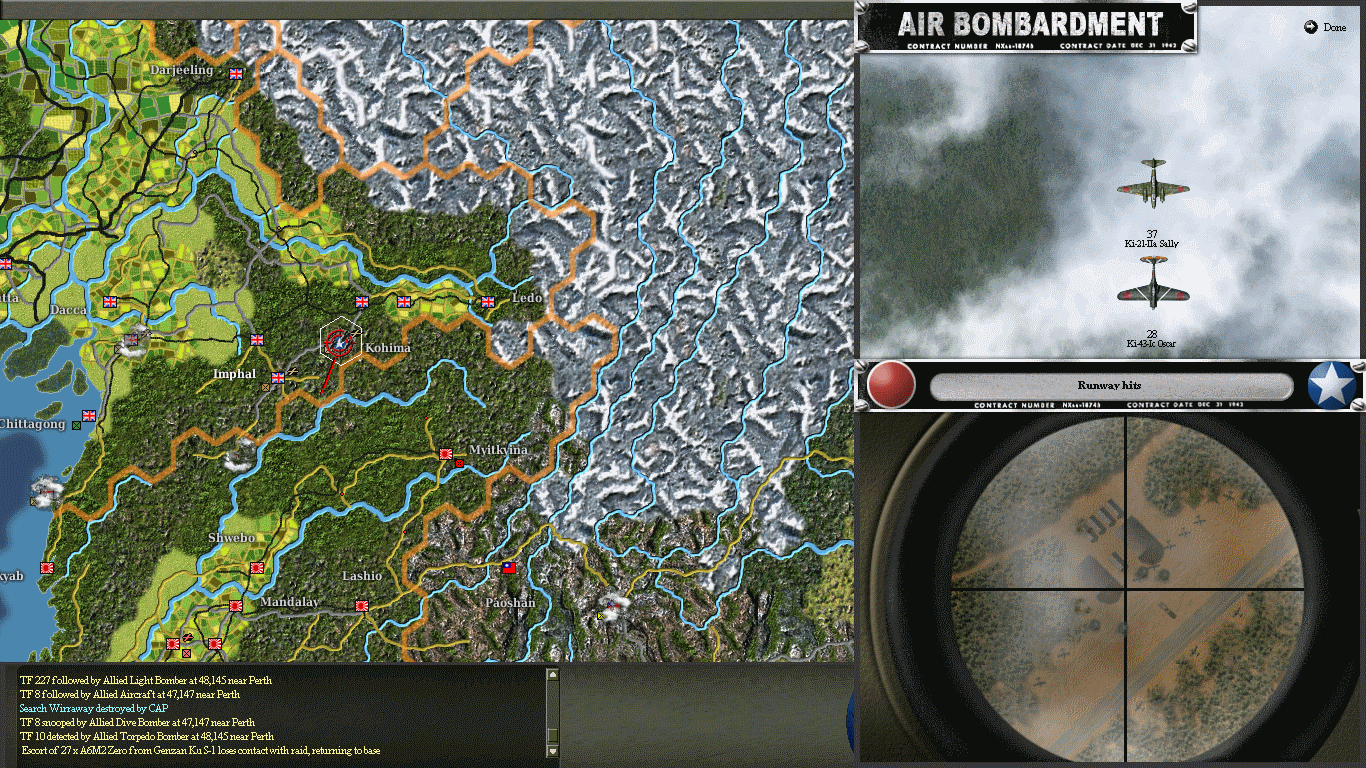Click the red button on the combat panel
Screen dimensions: 1366x768
(892, 385)
